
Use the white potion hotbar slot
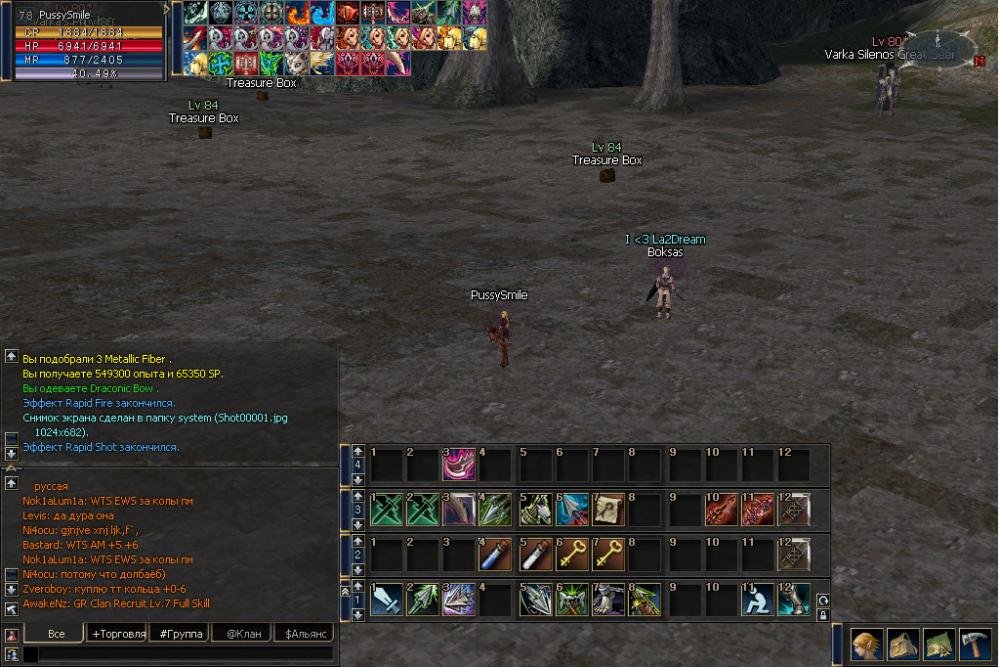pyautogui.click(x=534, y=553)
